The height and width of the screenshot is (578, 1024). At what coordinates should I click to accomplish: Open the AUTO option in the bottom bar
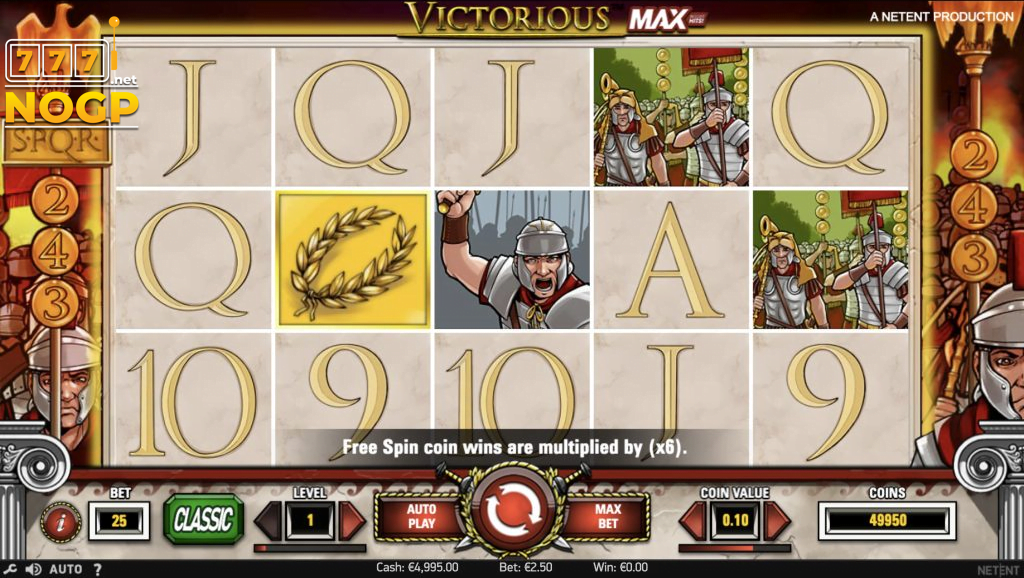[x=66, y=569]
